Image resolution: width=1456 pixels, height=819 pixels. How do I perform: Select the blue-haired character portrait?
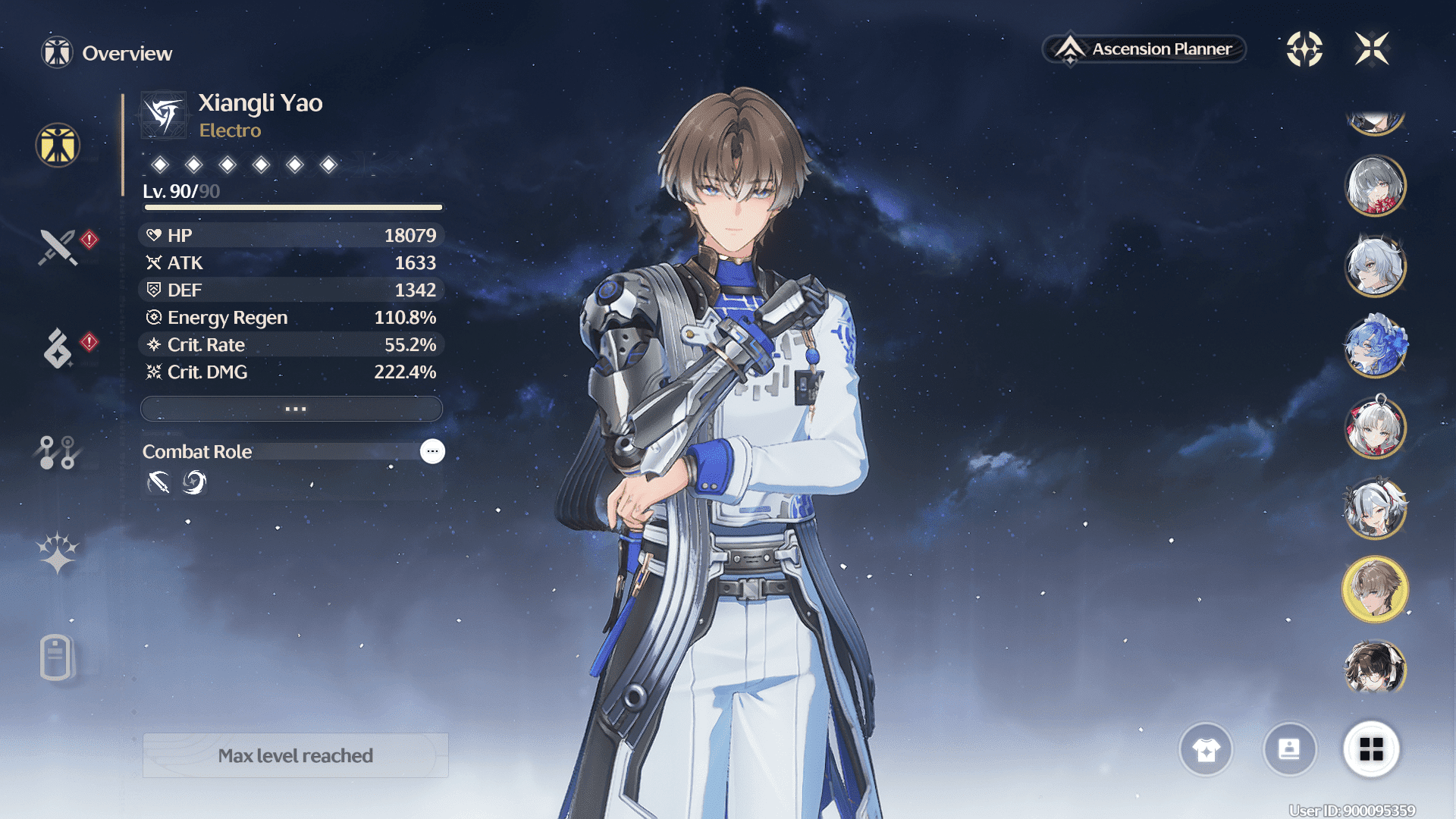(x=1375, y=347)
